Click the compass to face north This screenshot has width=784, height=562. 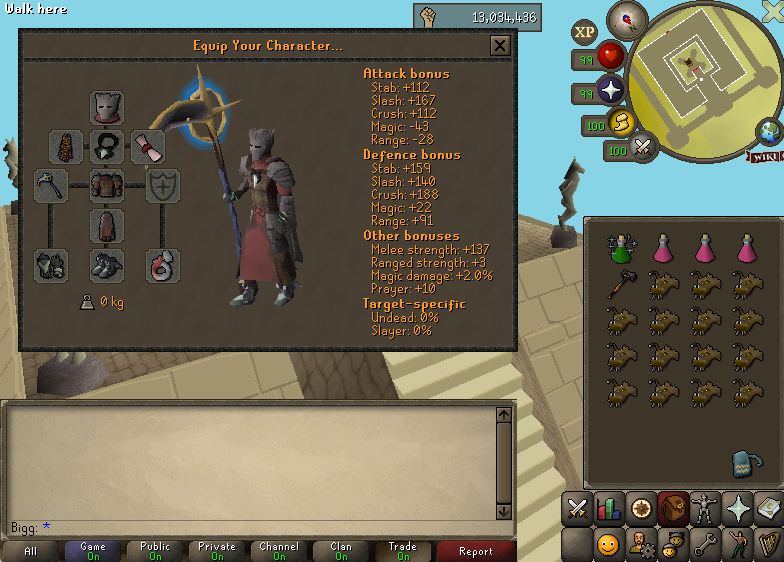point(627,17)
